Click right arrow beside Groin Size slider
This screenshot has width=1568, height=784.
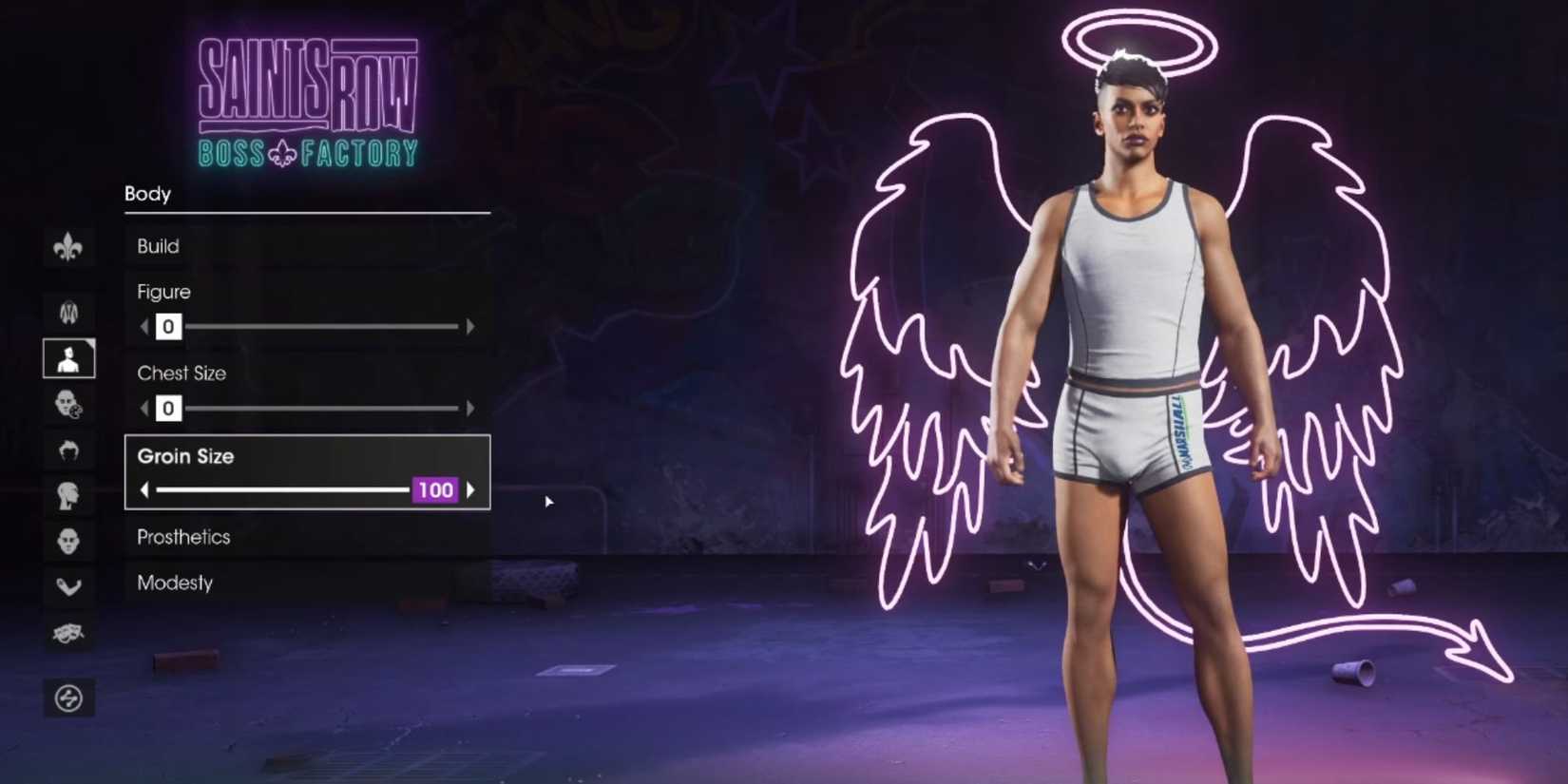[470, 490]
